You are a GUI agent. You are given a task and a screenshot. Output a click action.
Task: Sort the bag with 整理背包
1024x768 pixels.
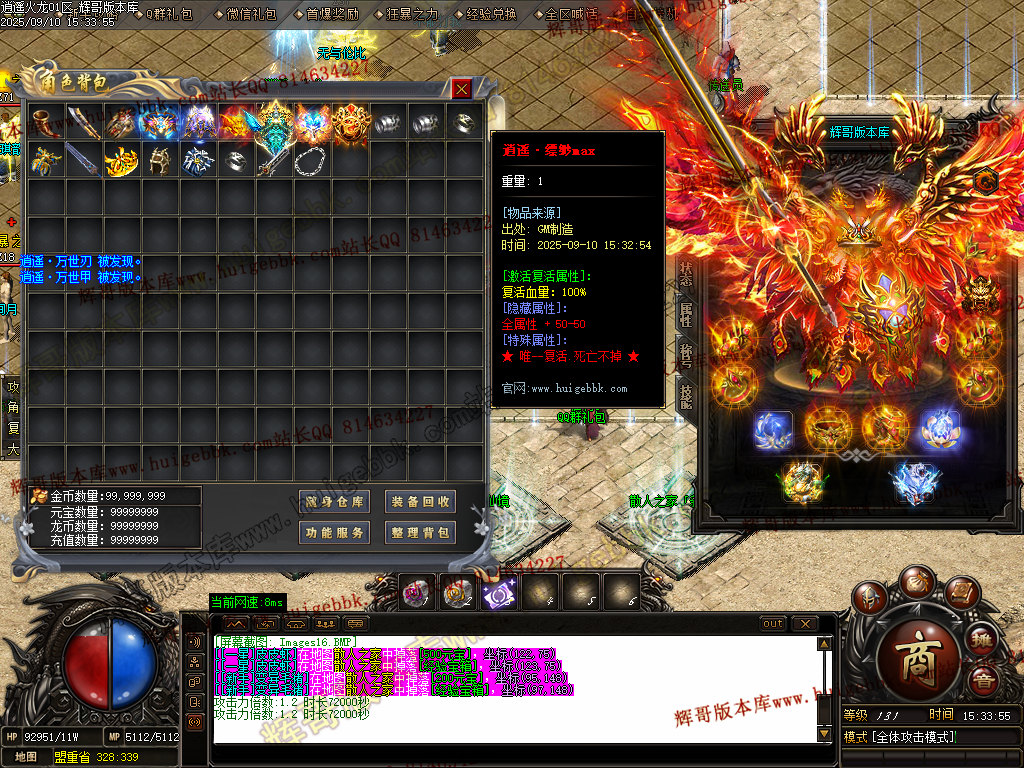[x=420, y=533]
